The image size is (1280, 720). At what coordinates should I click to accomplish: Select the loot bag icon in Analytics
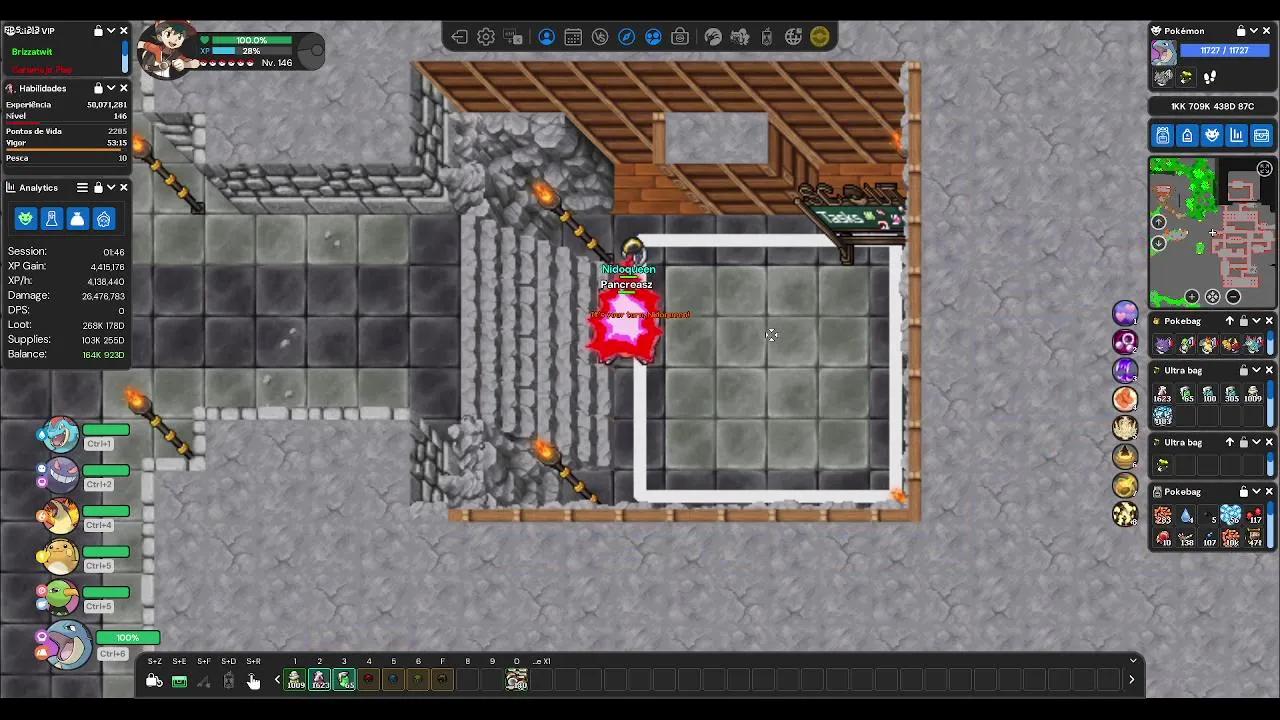tap(77, 219)
